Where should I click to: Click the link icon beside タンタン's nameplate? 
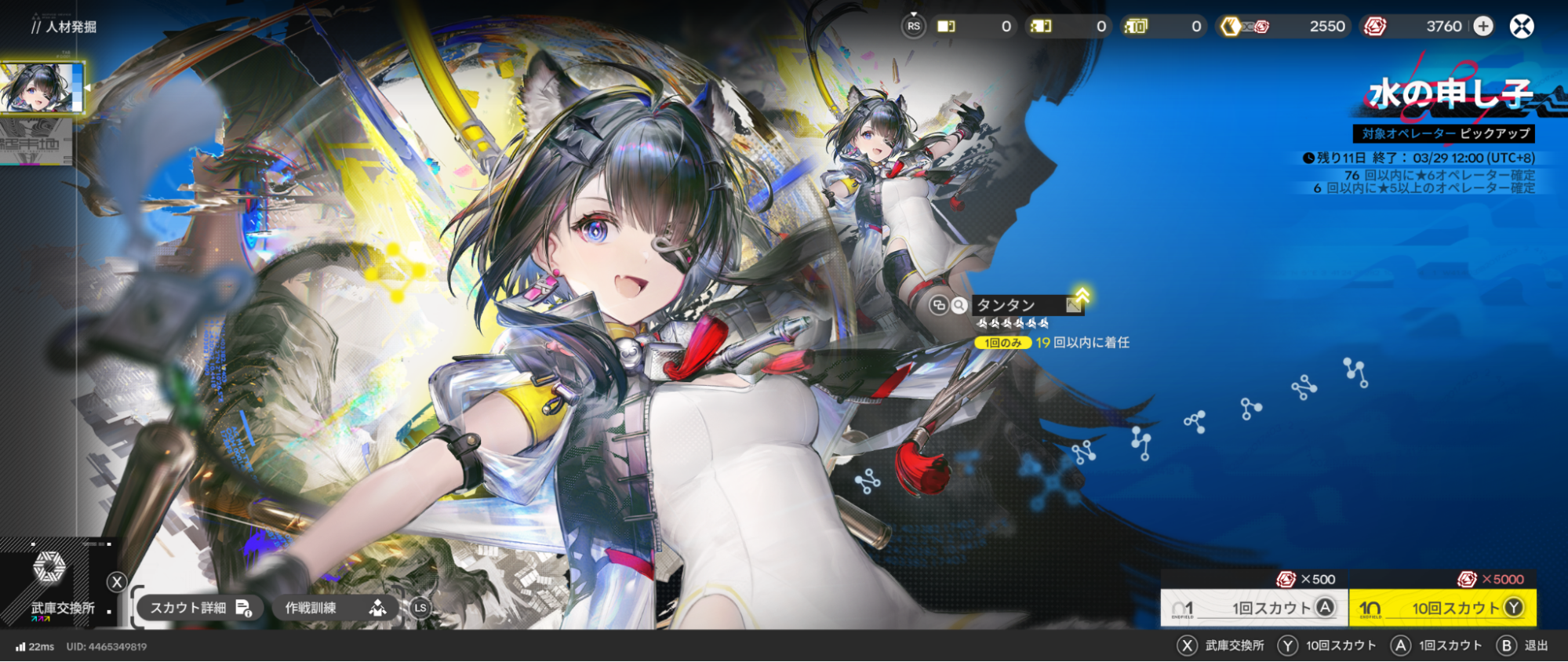point(940,305)
